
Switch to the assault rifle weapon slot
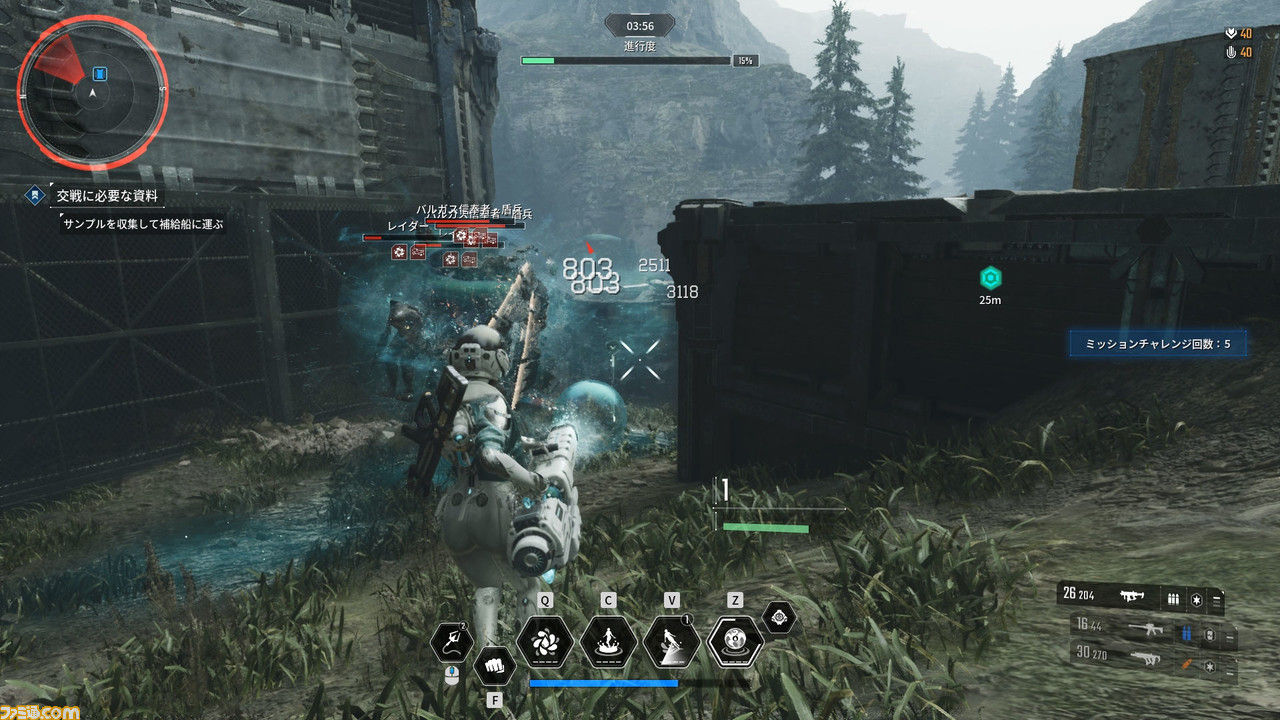pyautogui.click(x=1149, y=631)
